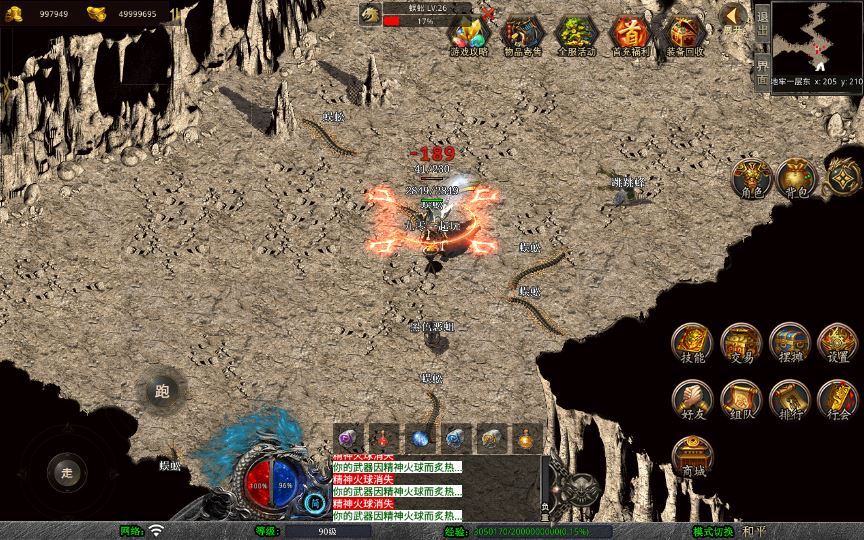Open the 设置 settings menu
This screenshot has height=540, width=864.
tap(838, 344)
